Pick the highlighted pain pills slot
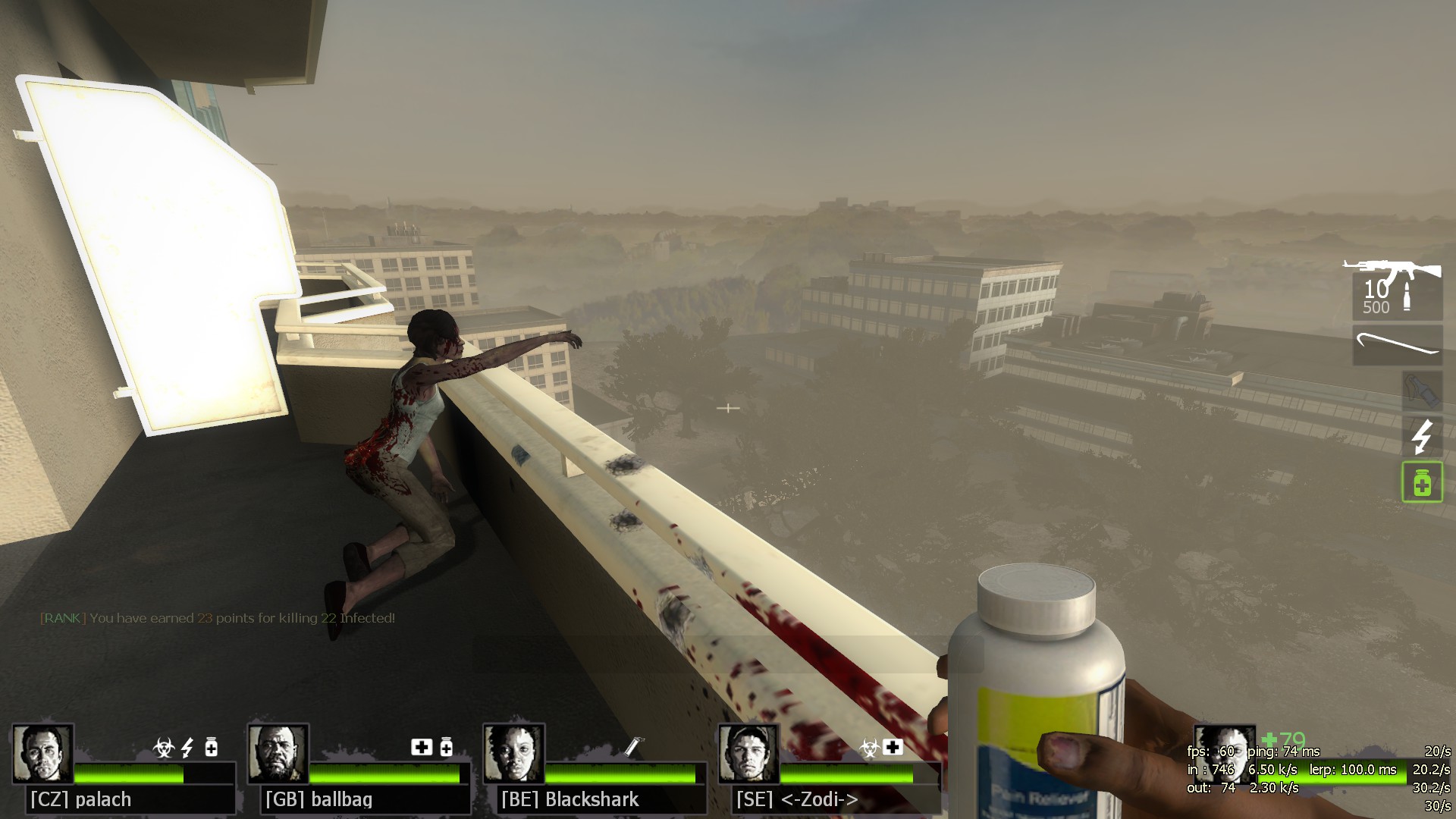Image resolution: width=1456 pixels, height=819 pixels. coord(1421,482)
